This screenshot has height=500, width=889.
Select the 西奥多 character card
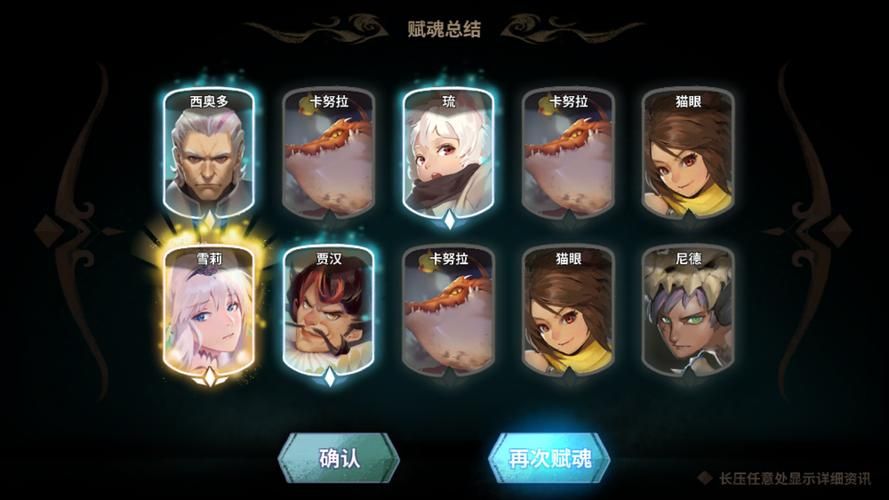pyautogui.click(x=208, y=153)
